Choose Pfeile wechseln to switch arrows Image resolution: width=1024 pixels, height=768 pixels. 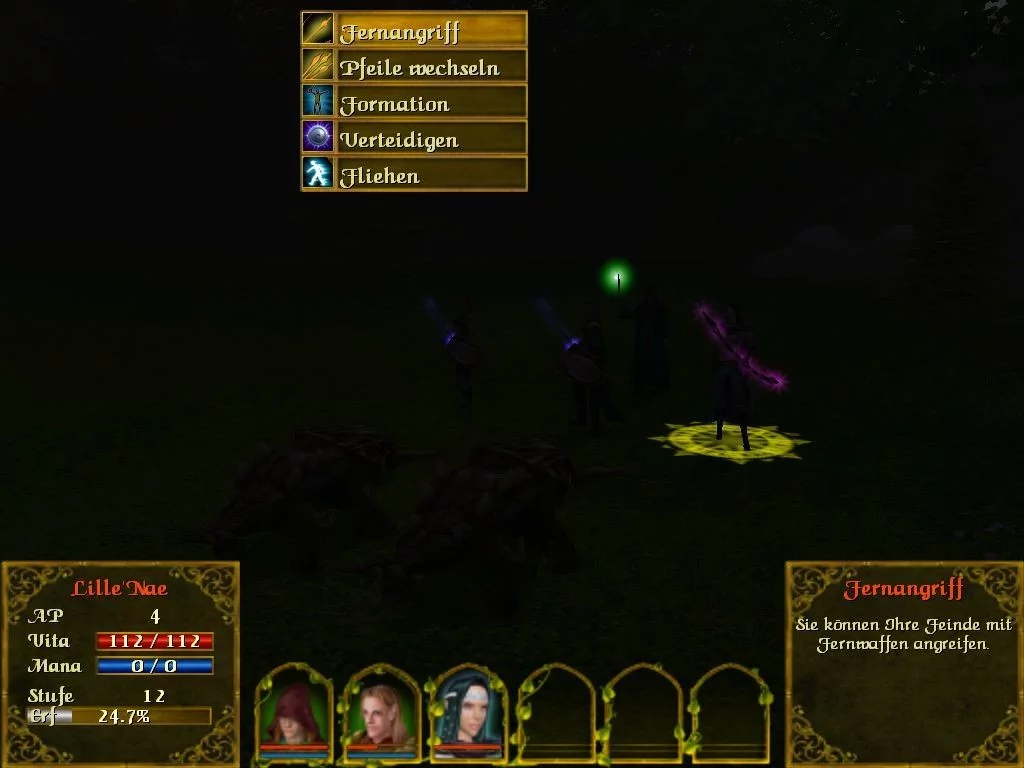coord(414,66)
